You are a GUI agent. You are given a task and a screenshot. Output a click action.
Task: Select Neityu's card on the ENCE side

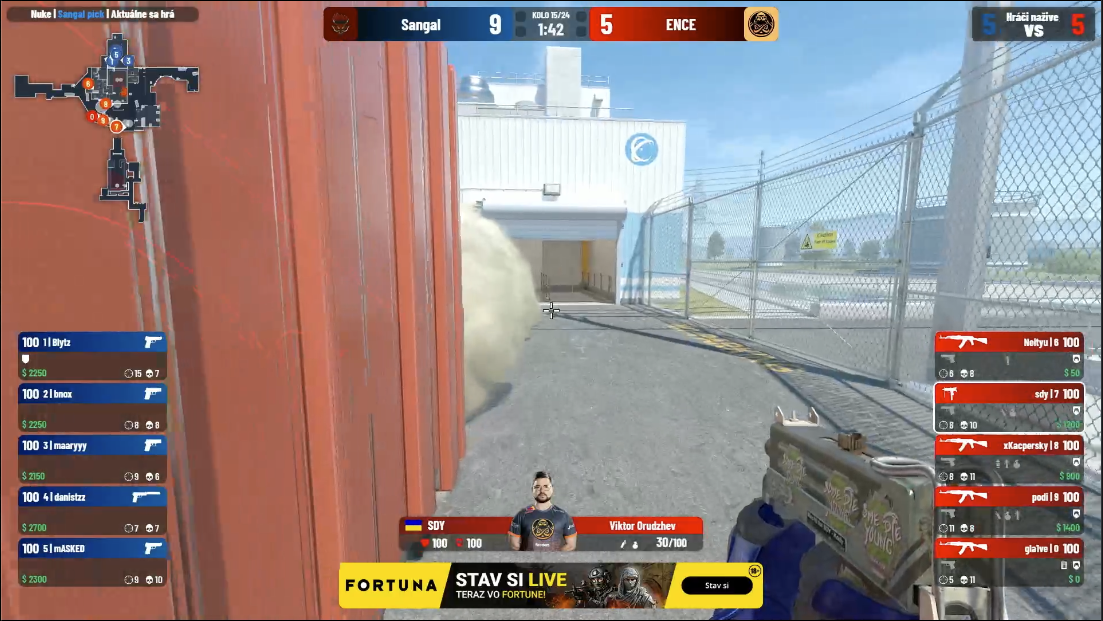pos(1009,356)
